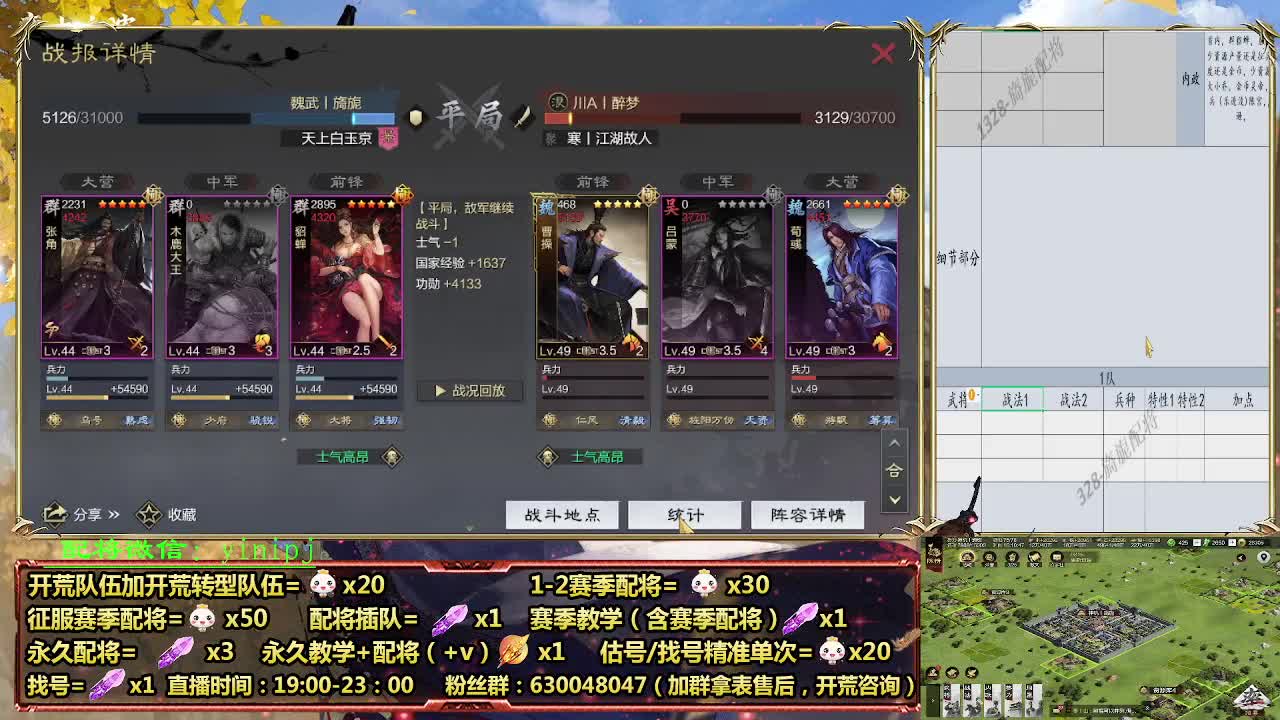
Task: Open the 阵容详情 tab
Action: tap(807, 514)
